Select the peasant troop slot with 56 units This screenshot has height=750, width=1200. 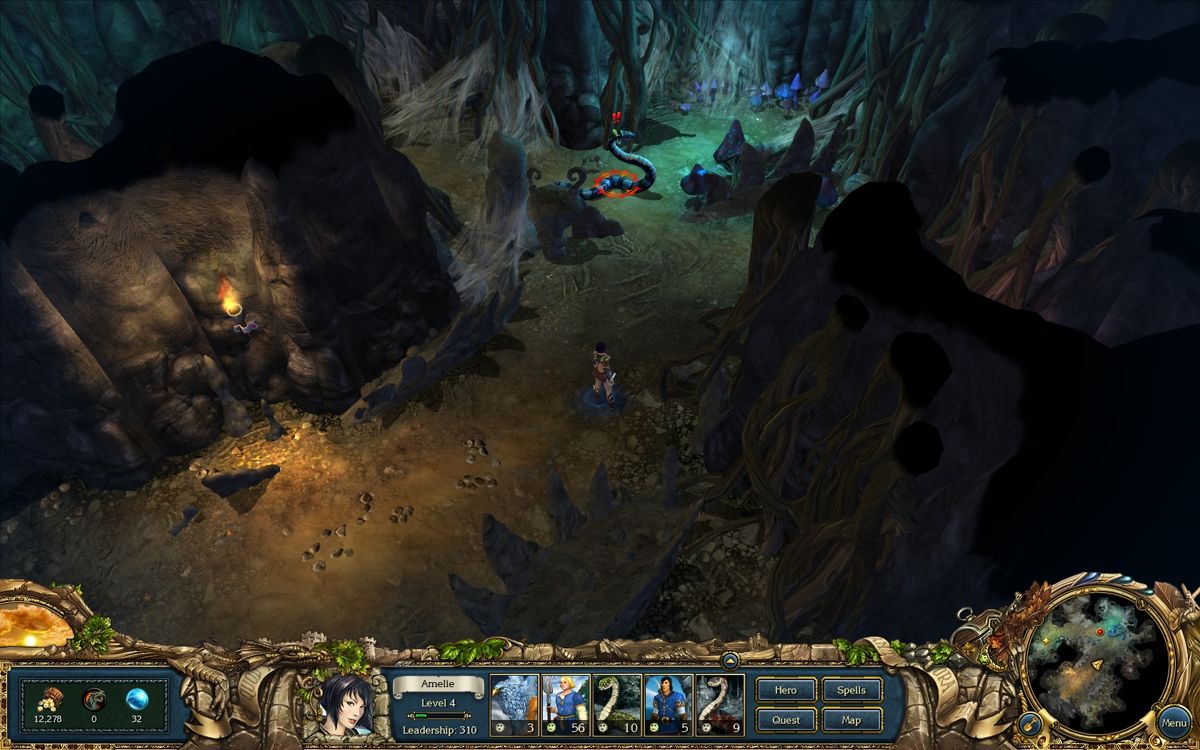[x=566, y=706]
